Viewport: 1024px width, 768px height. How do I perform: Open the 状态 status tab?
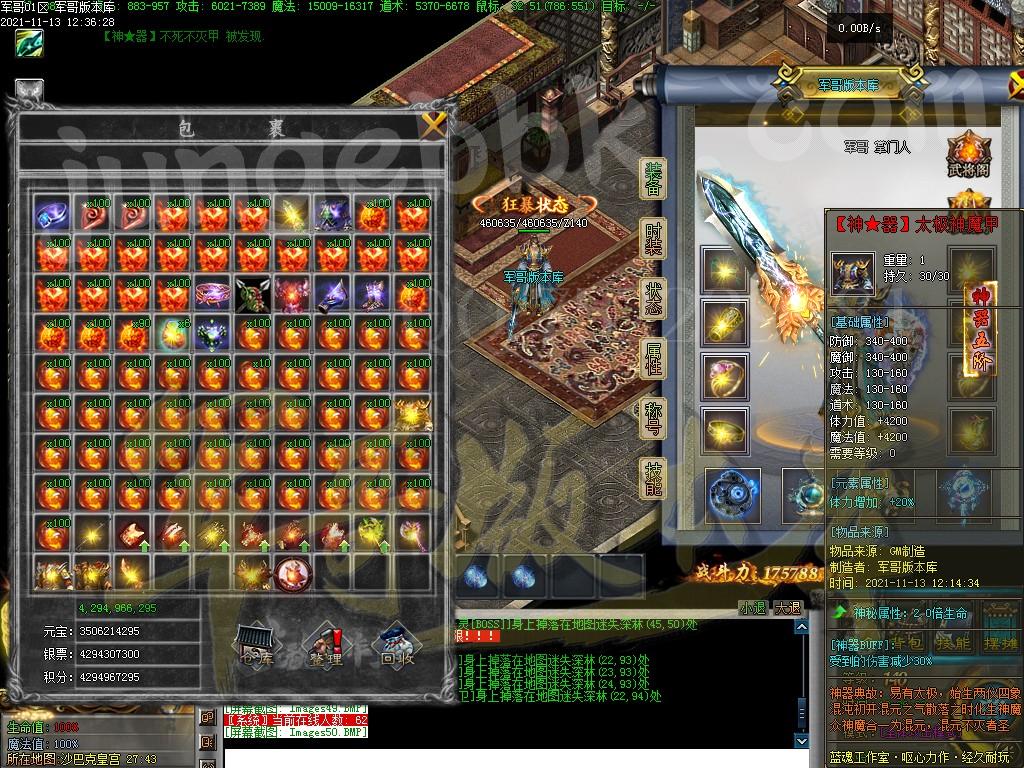click(653, 300)
